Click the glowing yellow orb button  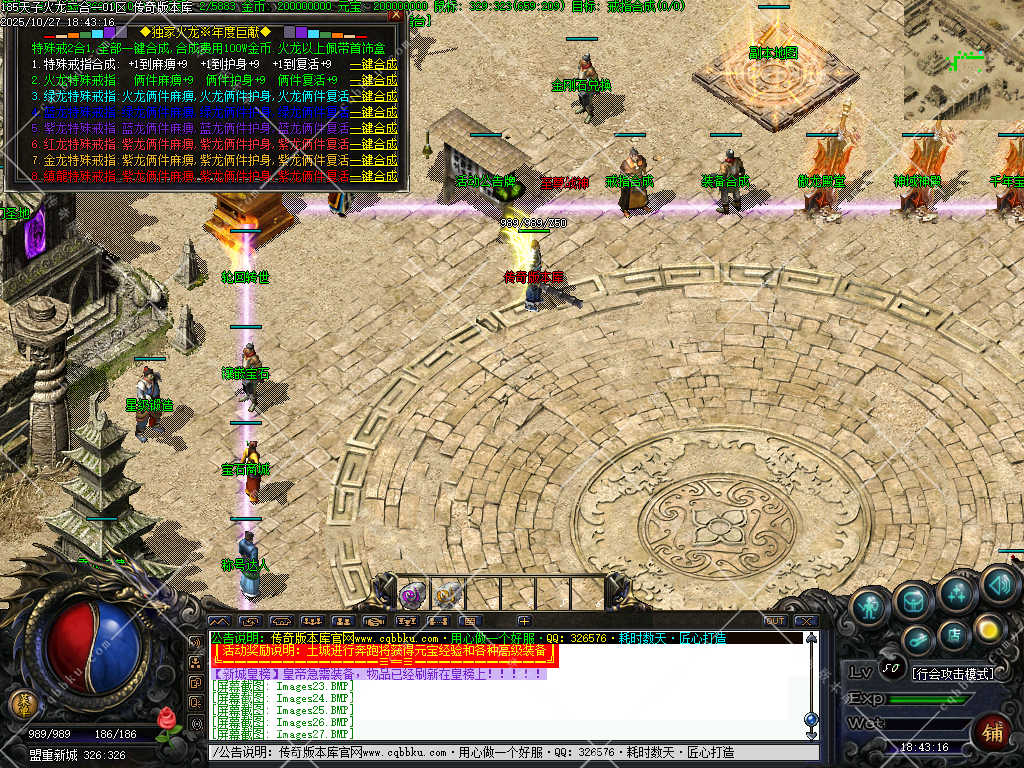coord(989,628)
